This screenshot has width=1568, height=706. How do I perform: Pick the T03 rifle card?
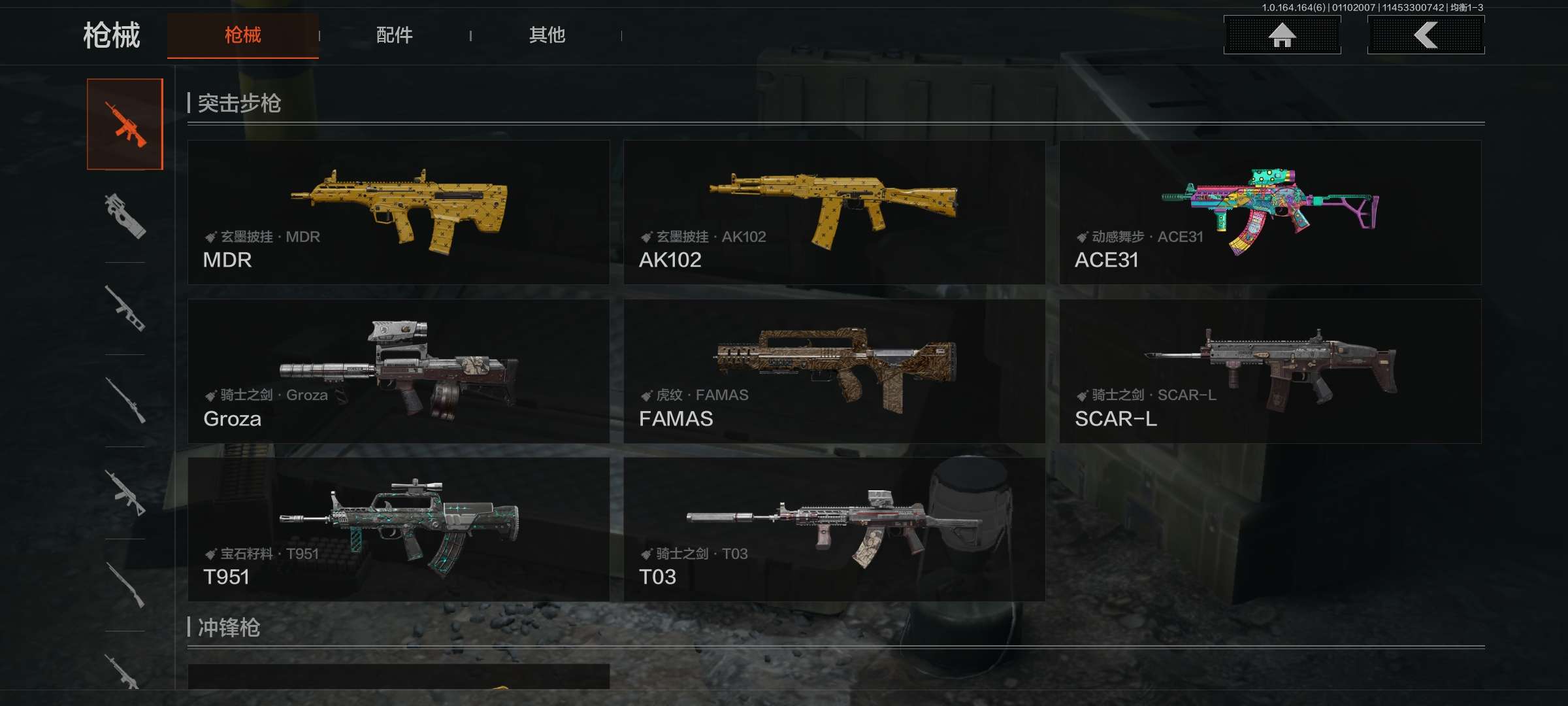[834, 529]
